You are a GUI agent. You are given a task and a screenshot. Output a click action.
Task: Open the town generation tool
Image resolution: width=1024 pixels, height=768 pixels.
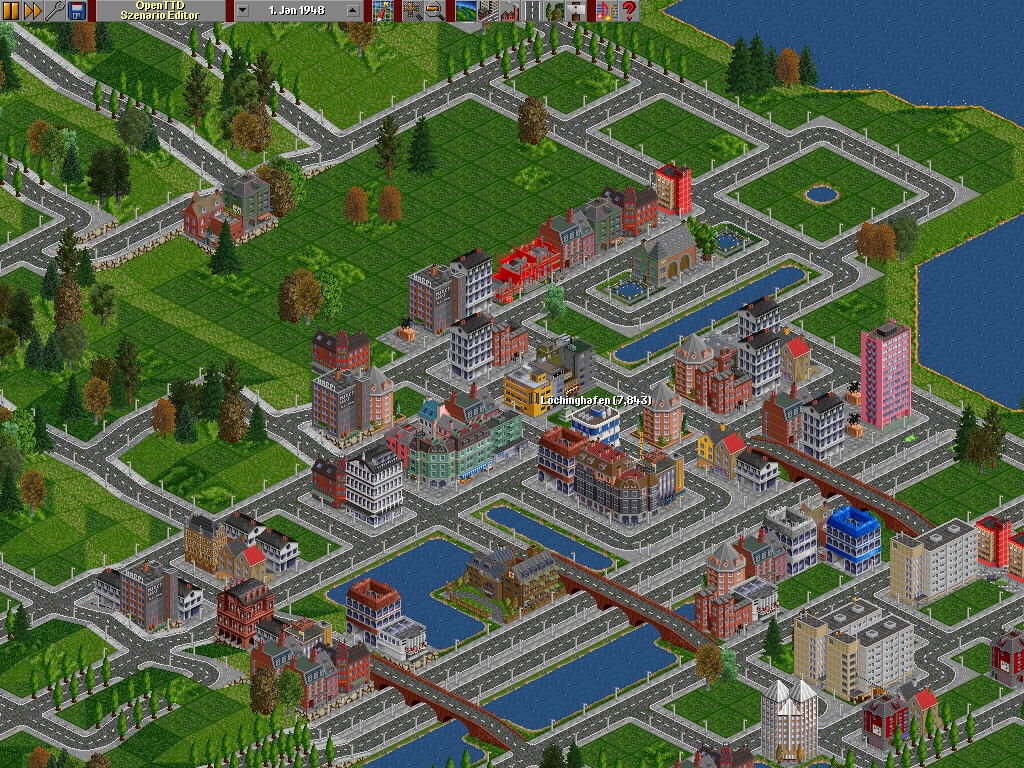487,11
